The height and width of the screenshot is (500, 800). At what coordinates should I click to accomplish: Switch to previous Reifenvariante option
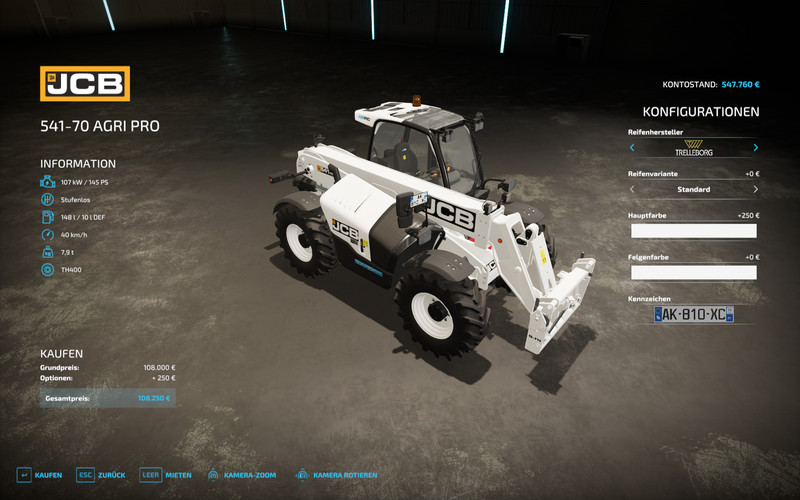(632, 189)
